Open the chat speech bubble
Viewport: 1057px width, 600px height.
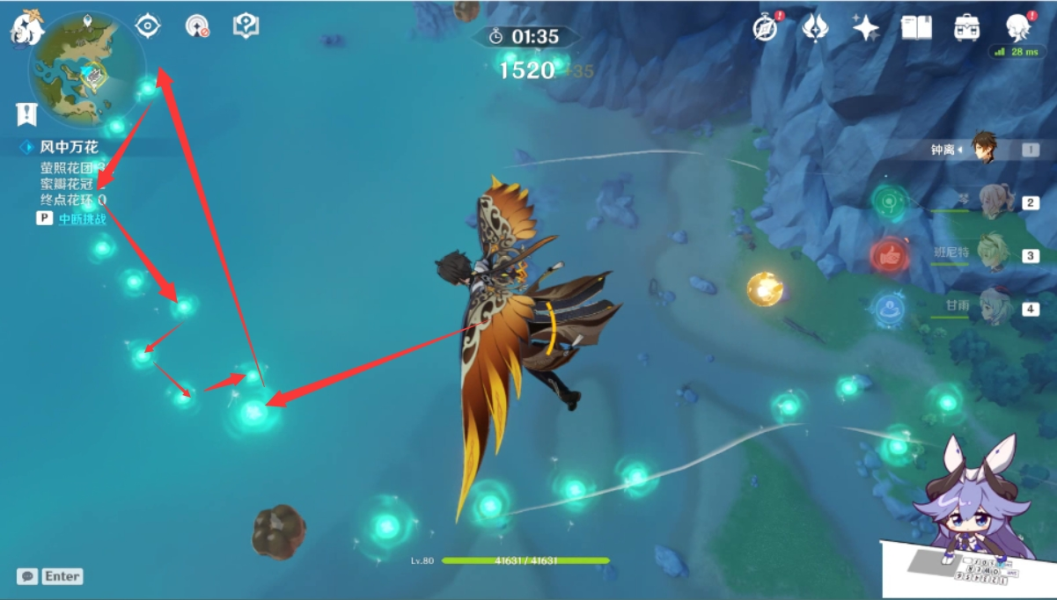(27, 576)
